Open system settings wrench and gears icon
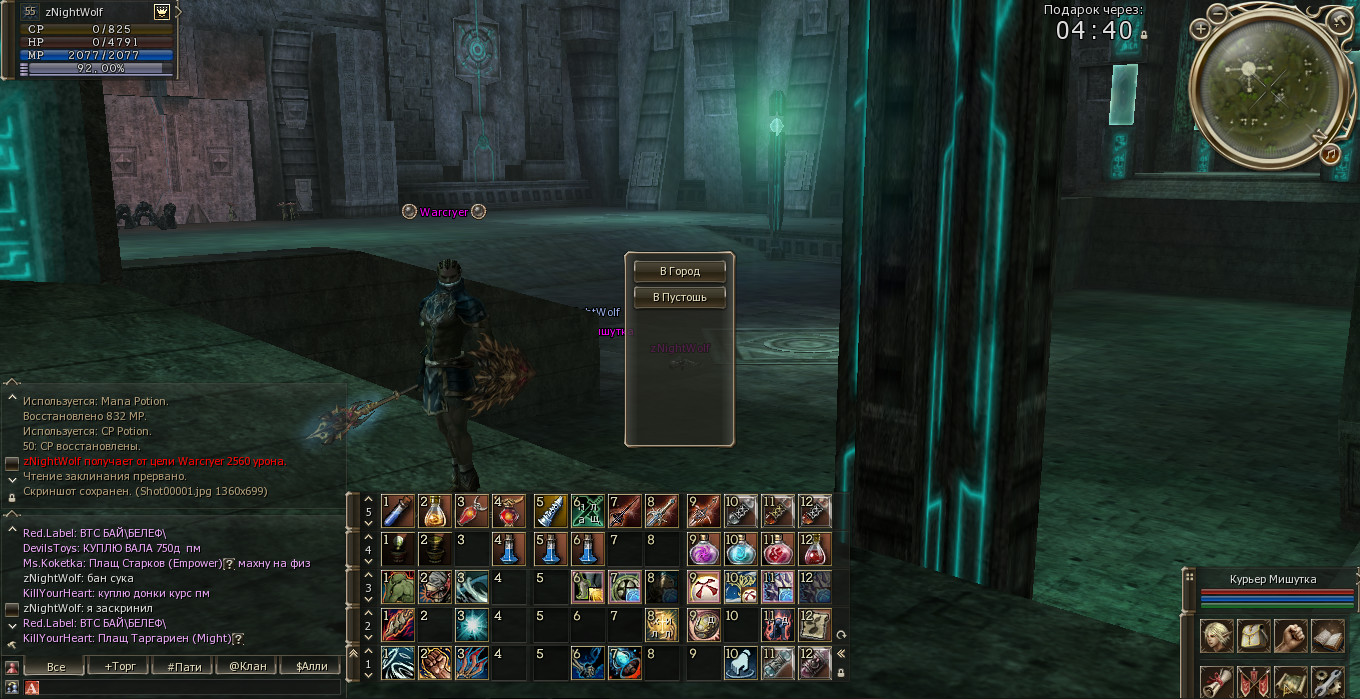 coord(1327,682)
